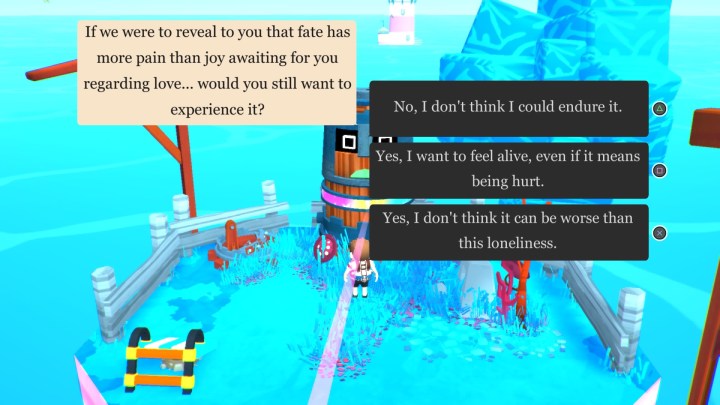The width and height of the screenshot is (720, 405).
Task: Pick the "worse than this loneliness" answer
Action: click(508, 232)
